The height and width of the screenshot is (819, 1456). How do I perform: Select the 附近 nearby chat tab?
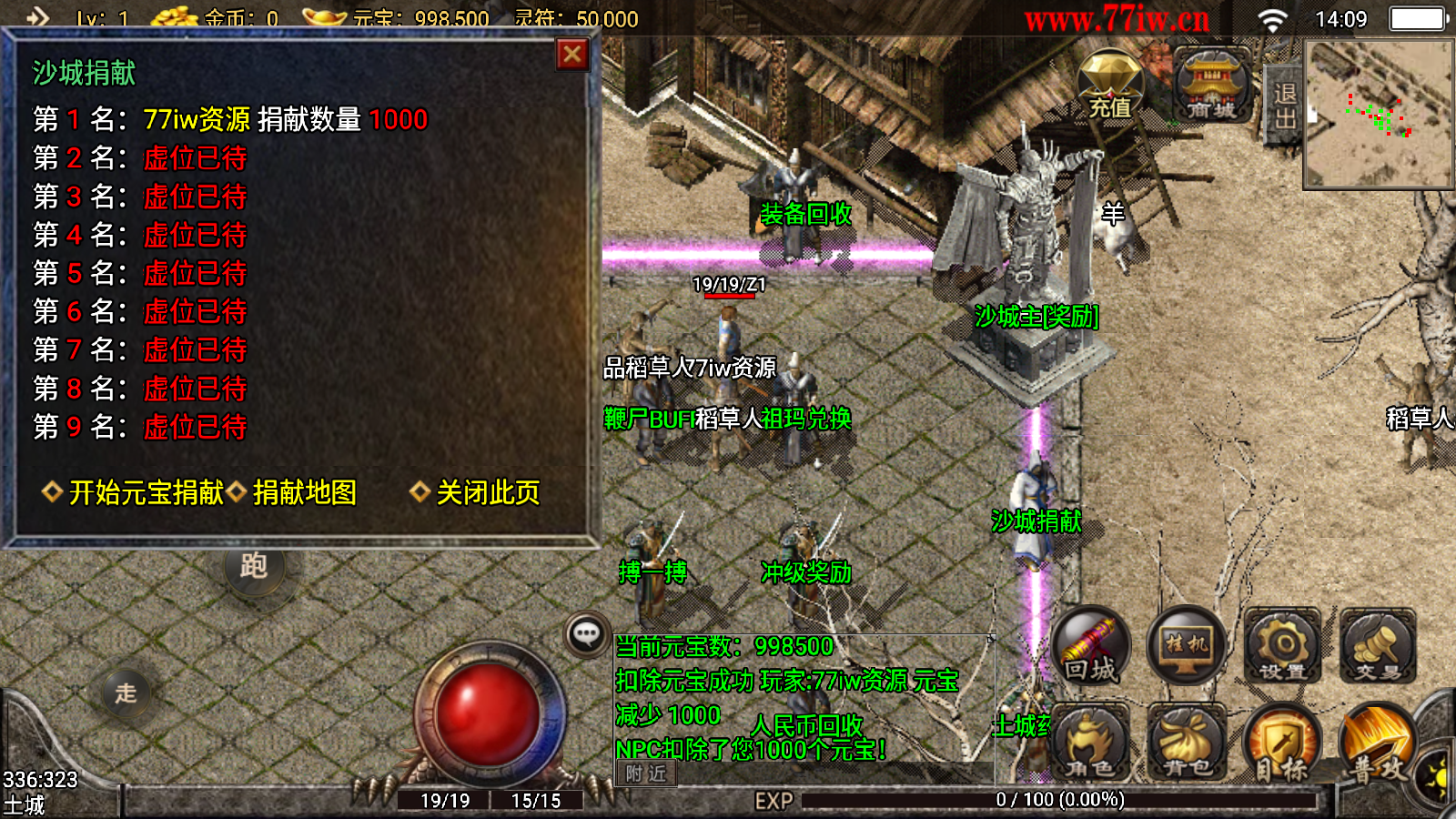646,773
